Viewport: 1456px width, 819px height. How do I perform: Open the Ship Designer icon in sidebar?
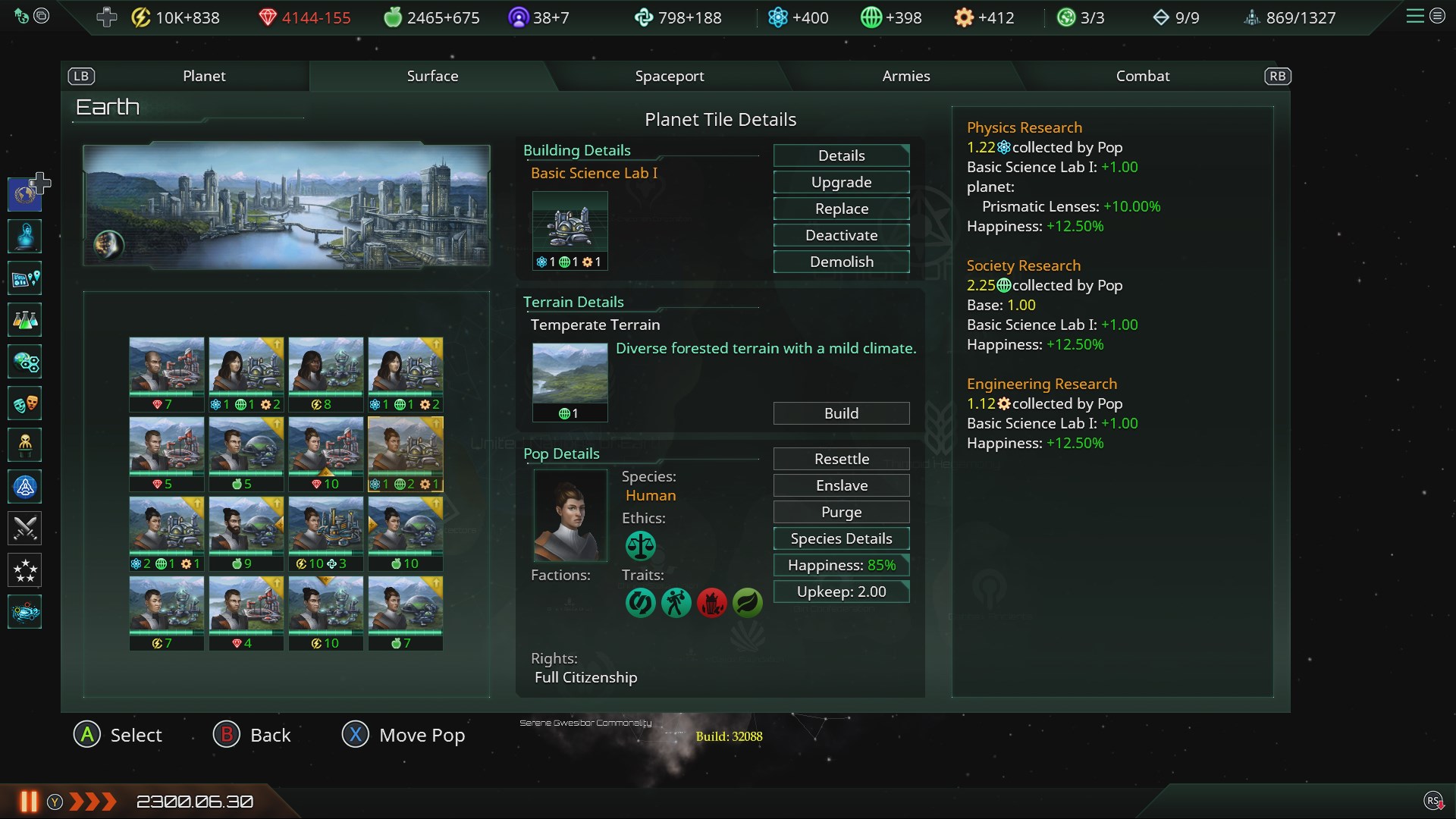(25, 487)
